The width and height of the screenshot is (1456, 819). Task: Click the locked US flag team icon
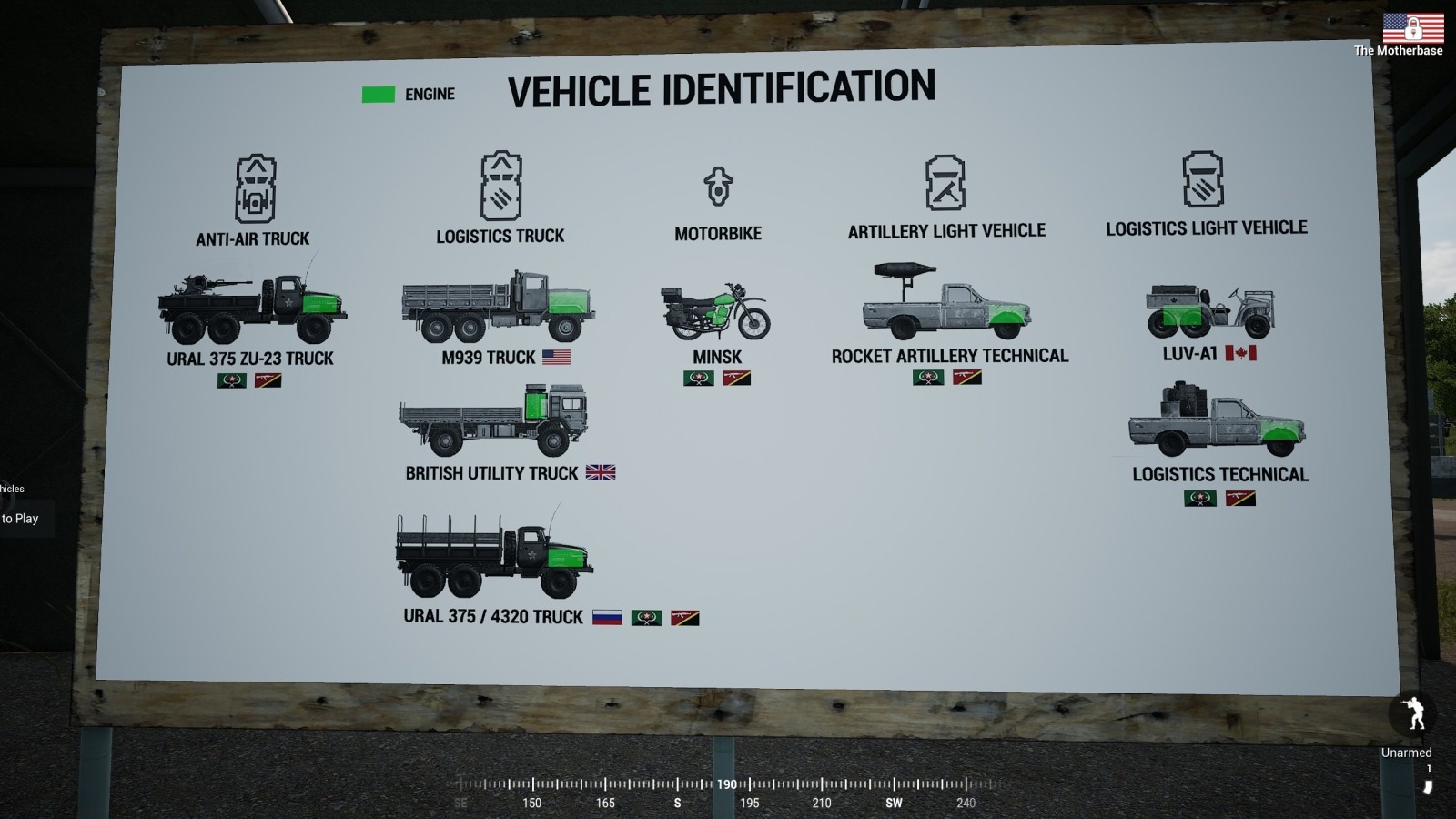(x=1413, y=27)
